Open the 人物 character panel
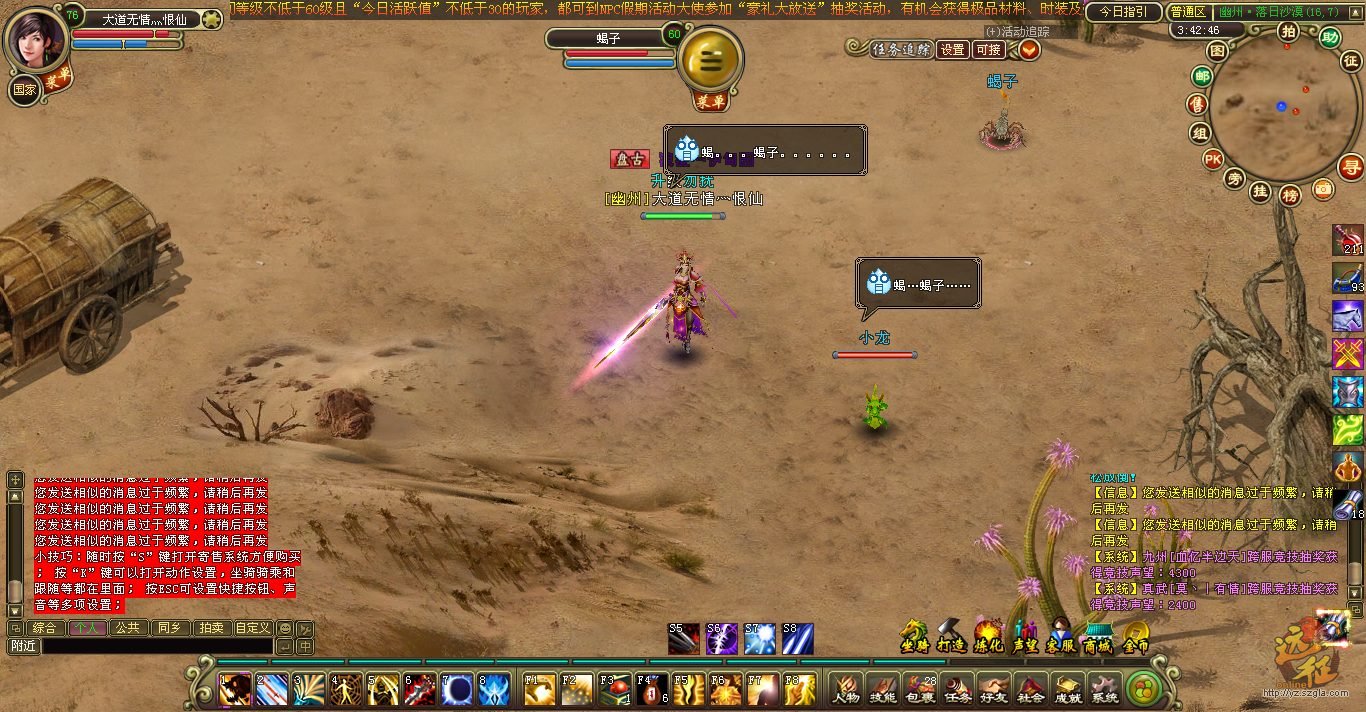 (x=847, y=688)
